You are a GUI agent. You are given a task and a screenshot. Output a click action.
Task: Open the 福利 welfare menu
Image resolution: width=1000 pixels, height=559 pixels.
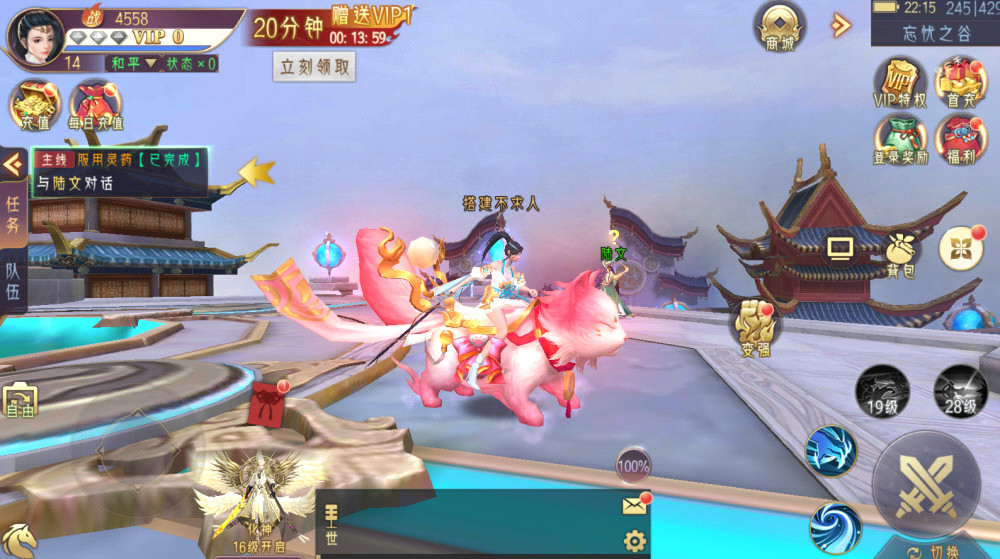pyautogui.click(x=961, y=140)
